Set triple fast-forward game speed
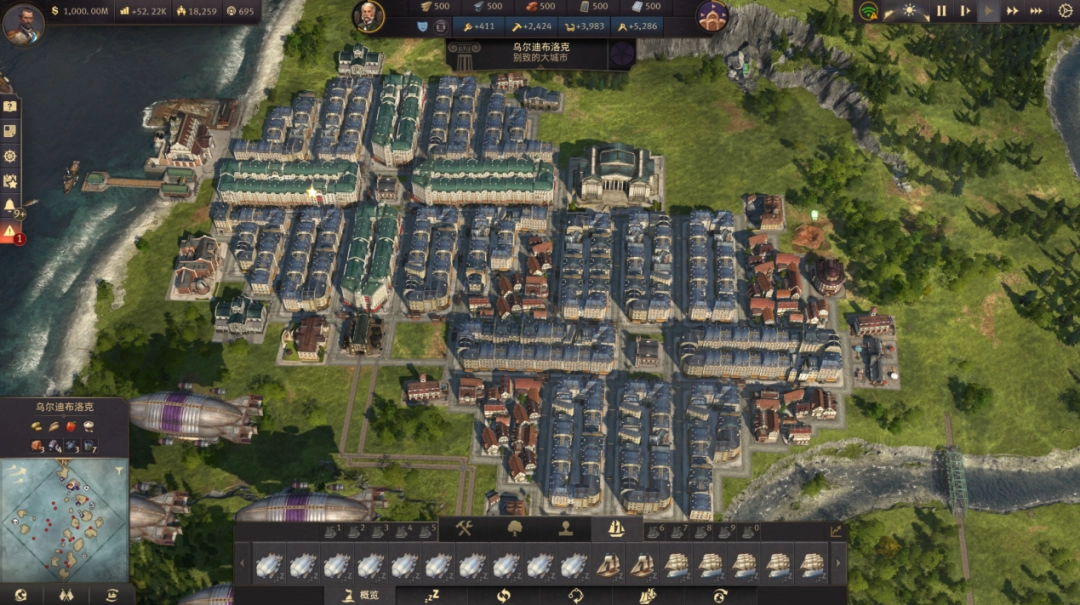1080x605 pixels. (x=1038, y=11)
